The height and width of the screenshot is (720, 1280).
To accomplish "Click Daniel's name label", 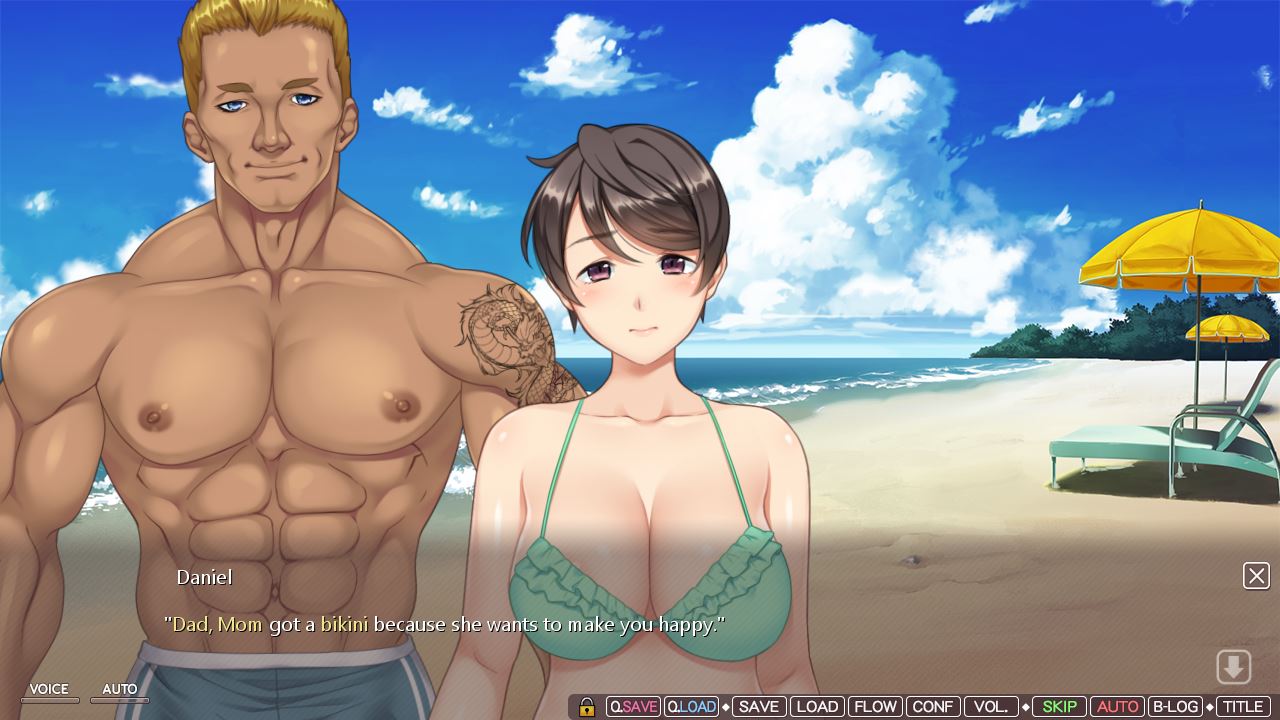I will (204, 577).
